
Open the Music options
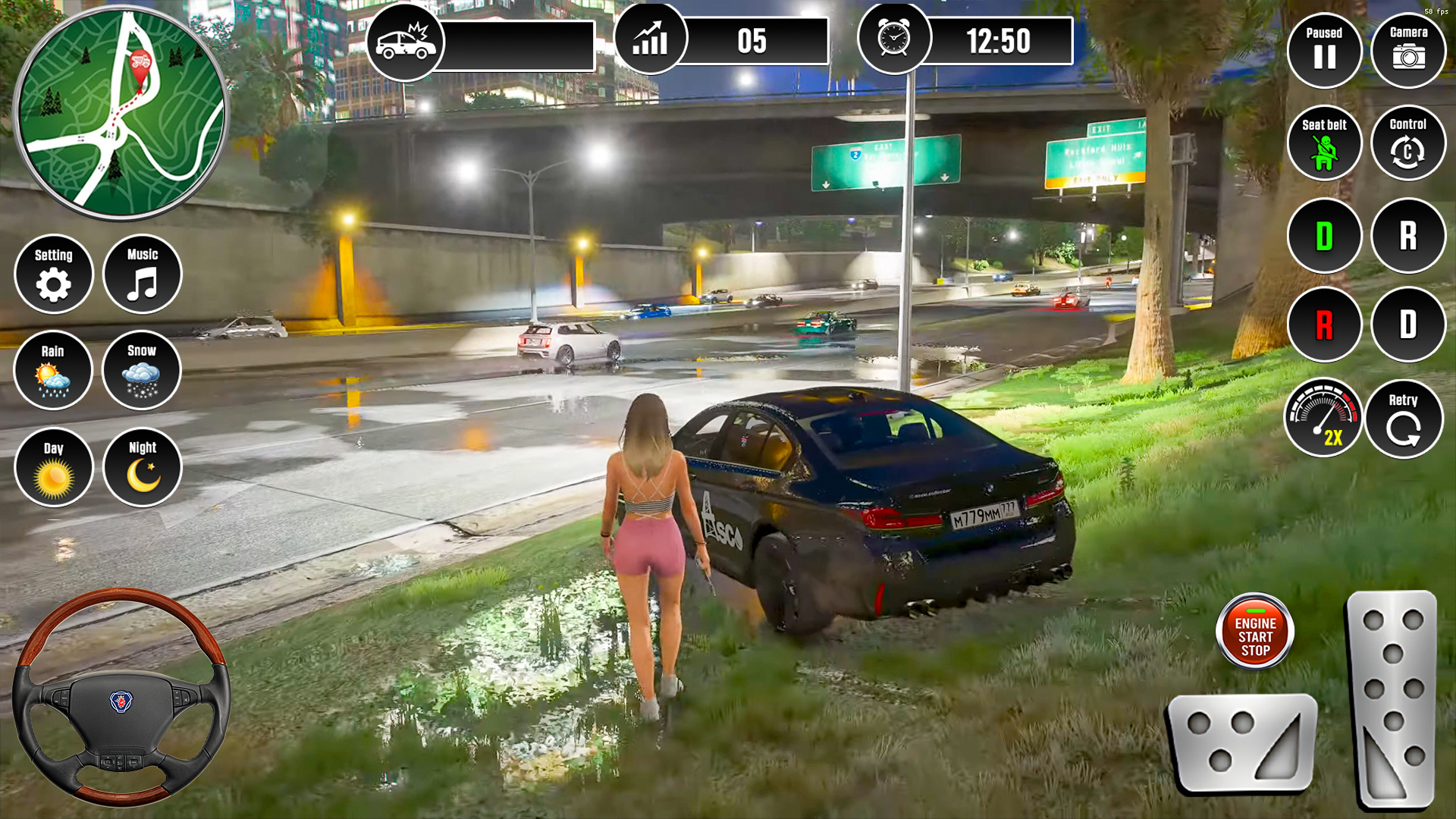point(141,275)
